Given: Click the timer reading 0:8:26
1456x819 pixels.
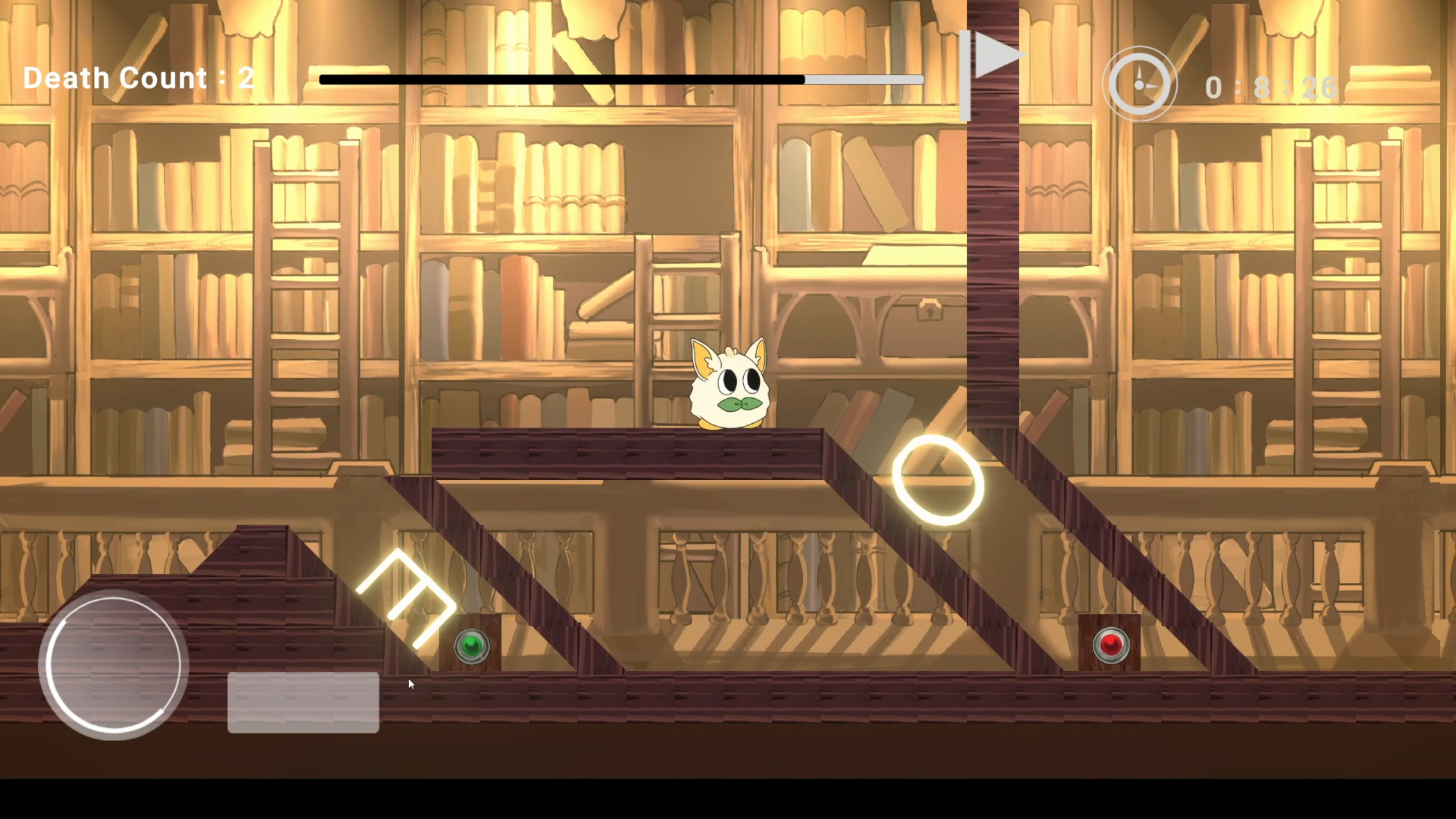Looking at the screenshot, I should (x=1271, y=86).
